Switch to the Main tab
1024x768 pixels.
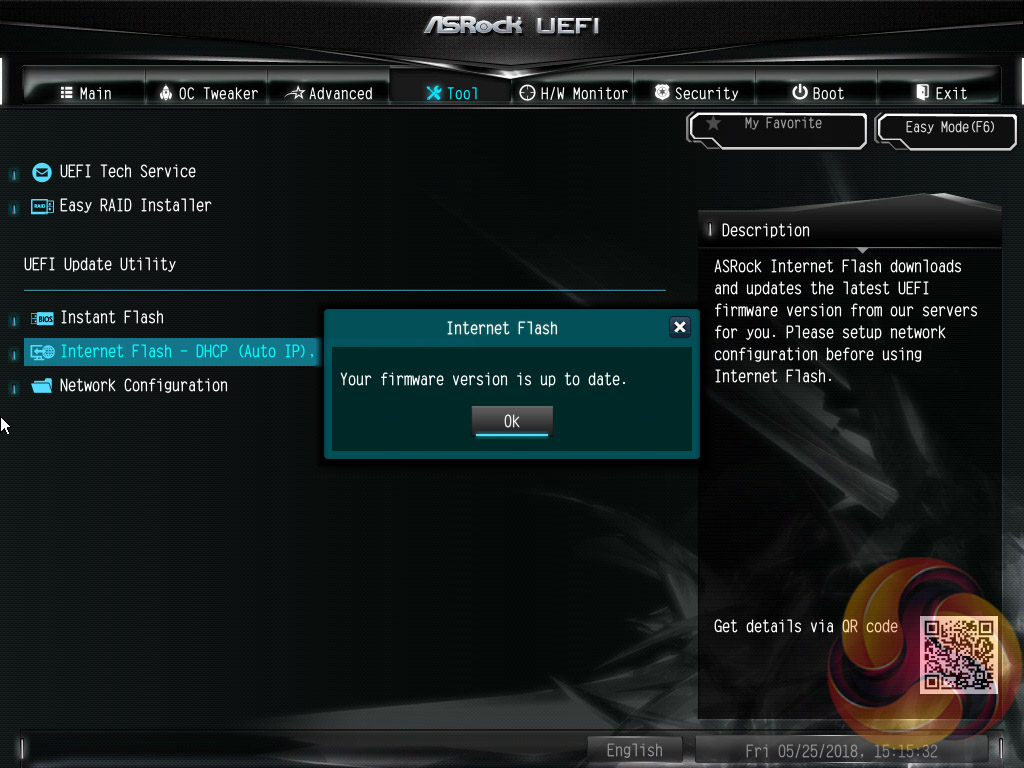pyautogui.click(x=85, y=93)
